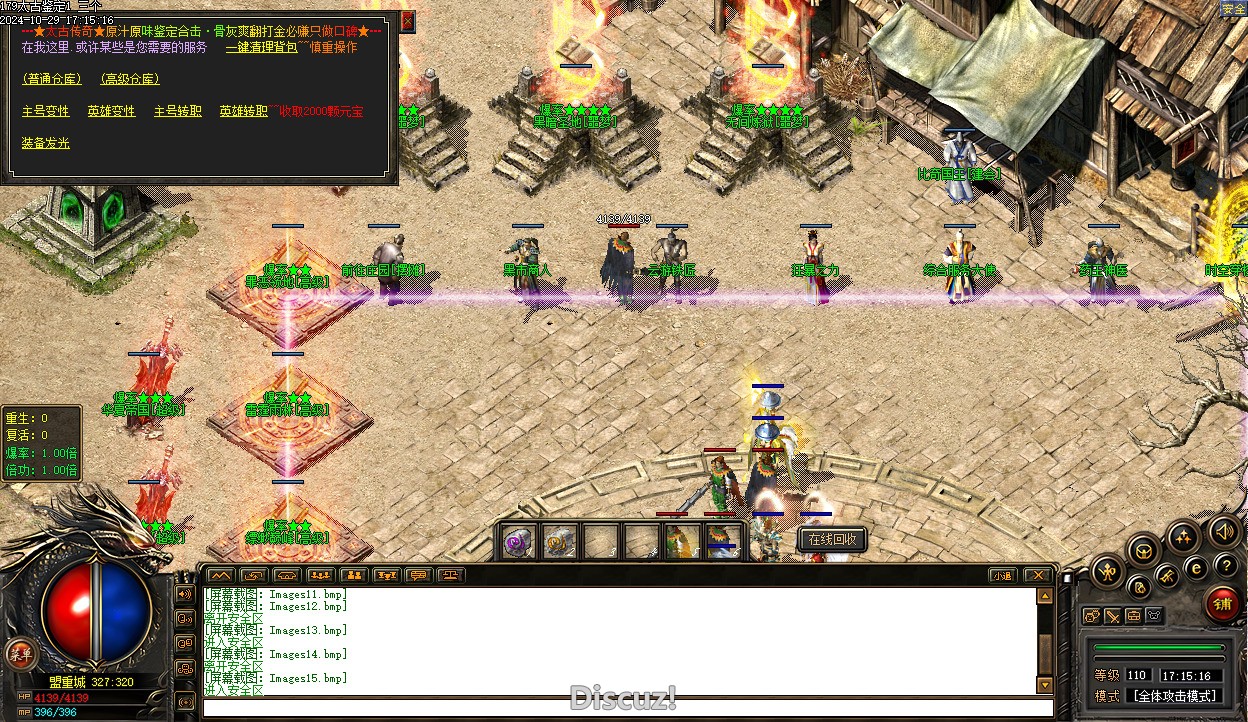Close the NPC service dialog
This screenshot has height=722, width=1248.
click(407, 20)
